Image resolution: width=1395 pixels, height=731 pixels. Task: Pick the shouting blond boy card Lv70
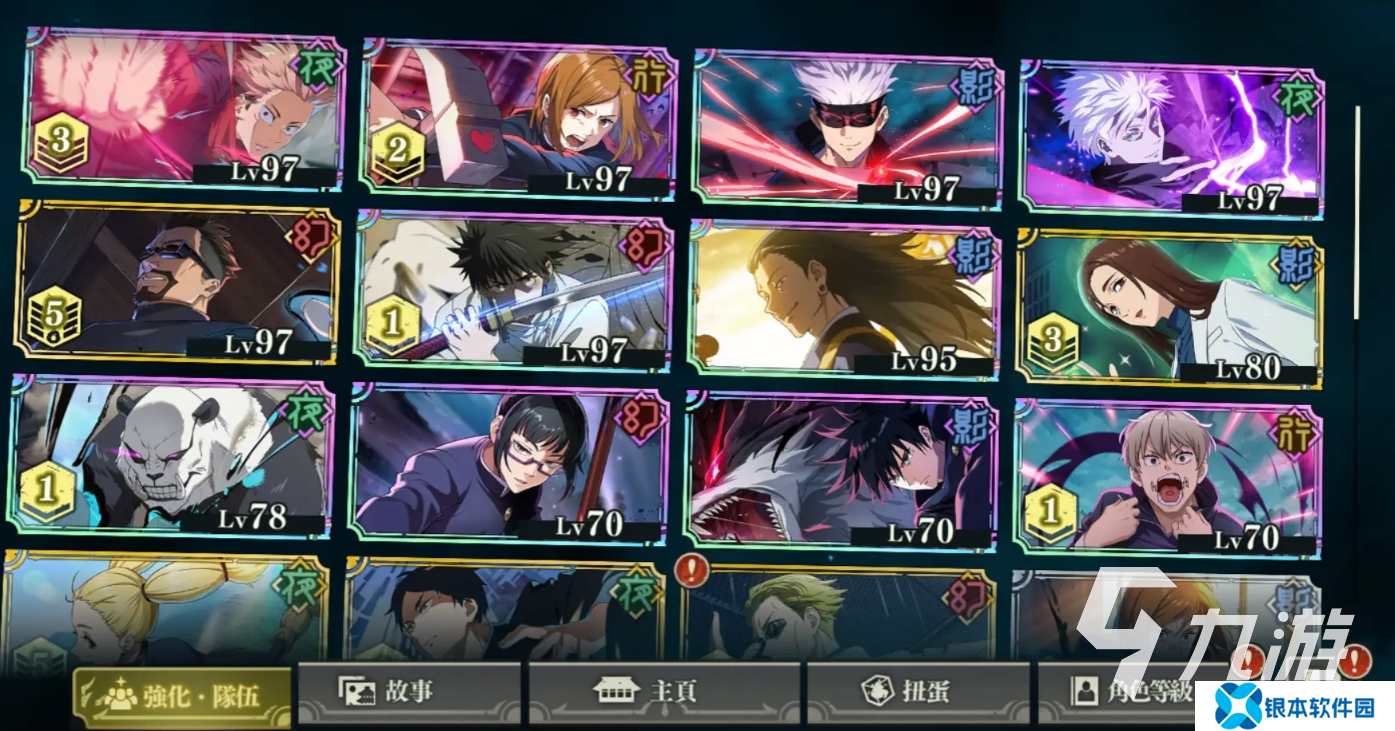point(1166,478)
